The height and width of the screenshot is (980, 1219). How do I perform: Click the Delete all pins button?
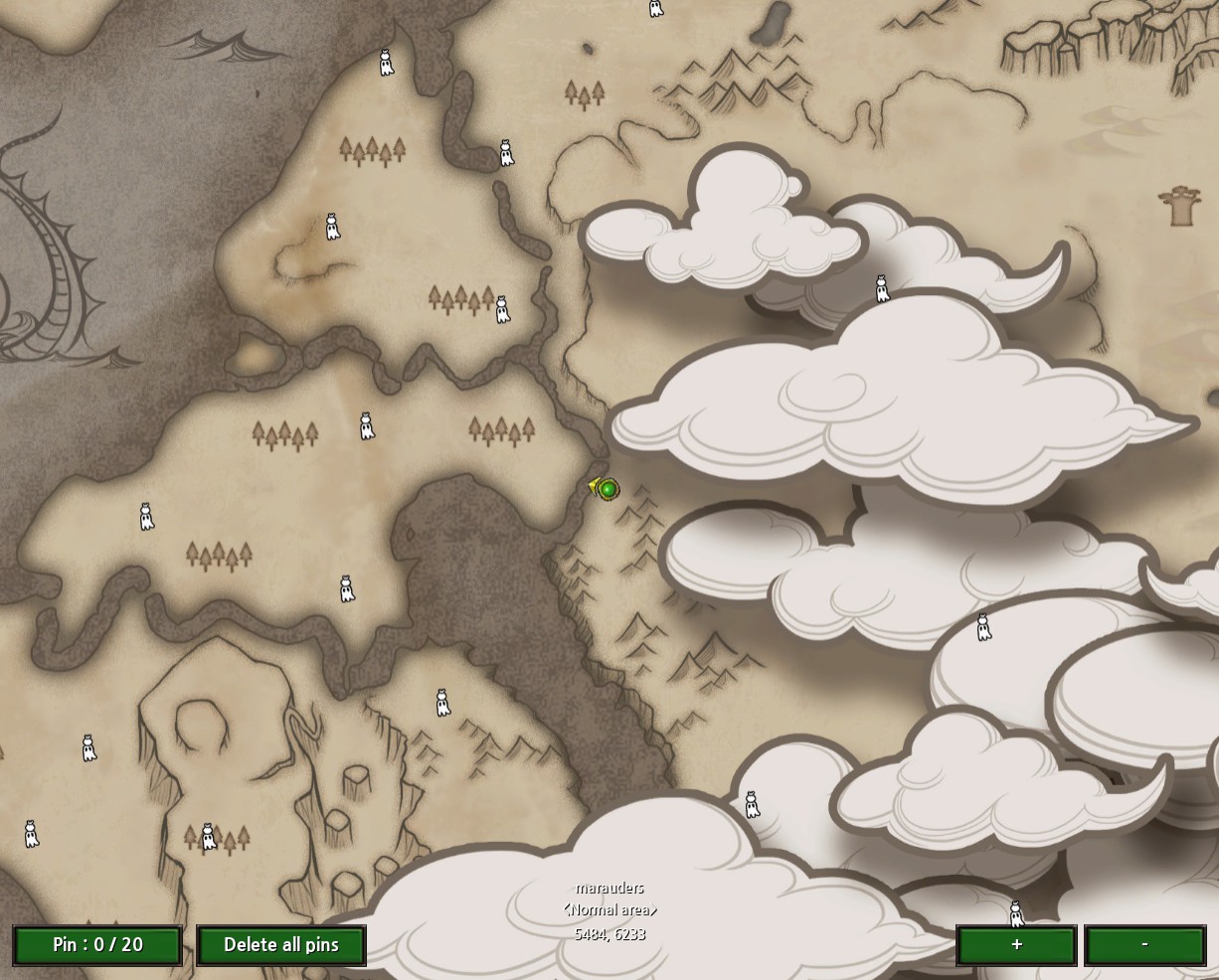[x=281, y=945]
